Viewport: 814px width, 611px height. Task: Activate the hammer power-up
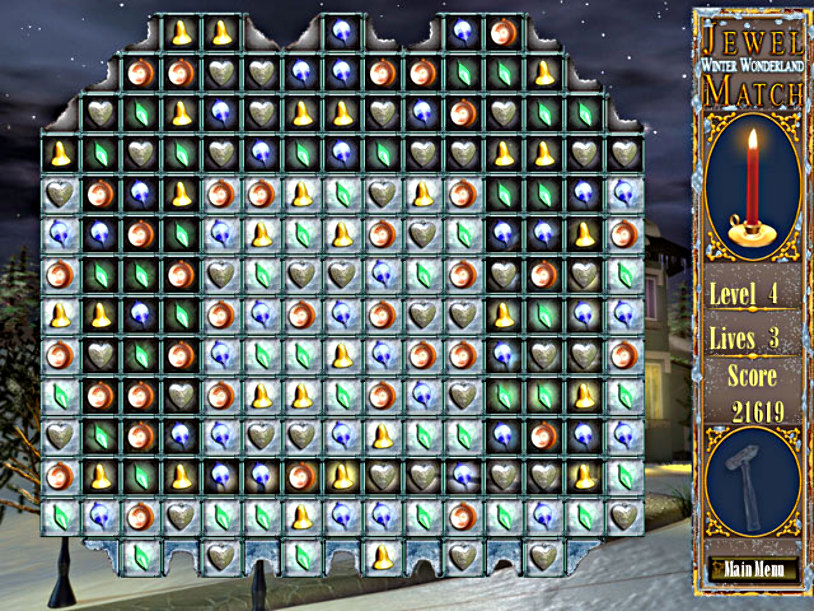click(752, 491)
